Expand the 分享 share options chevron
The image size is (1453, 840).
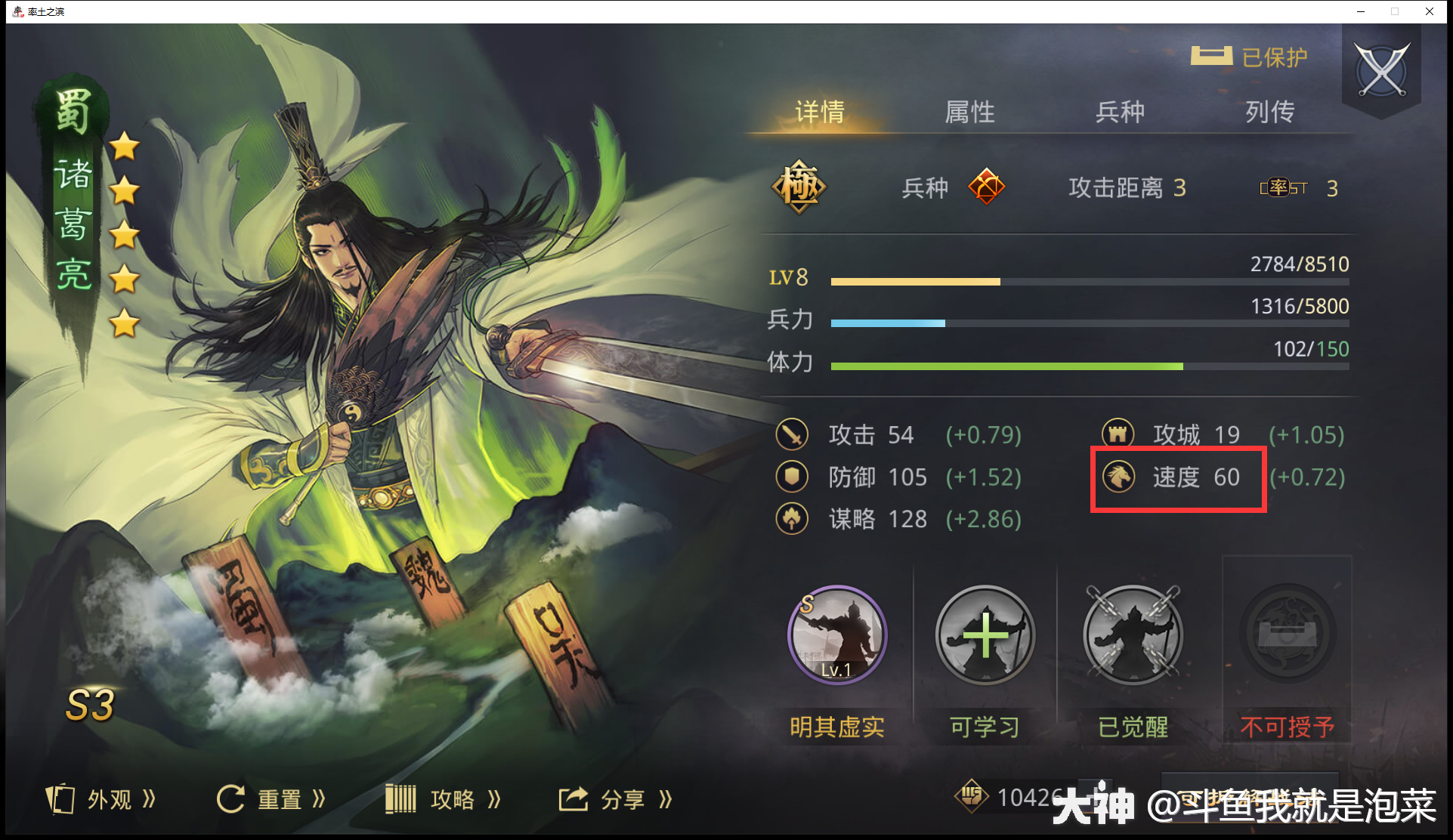(x=666, y=798)
